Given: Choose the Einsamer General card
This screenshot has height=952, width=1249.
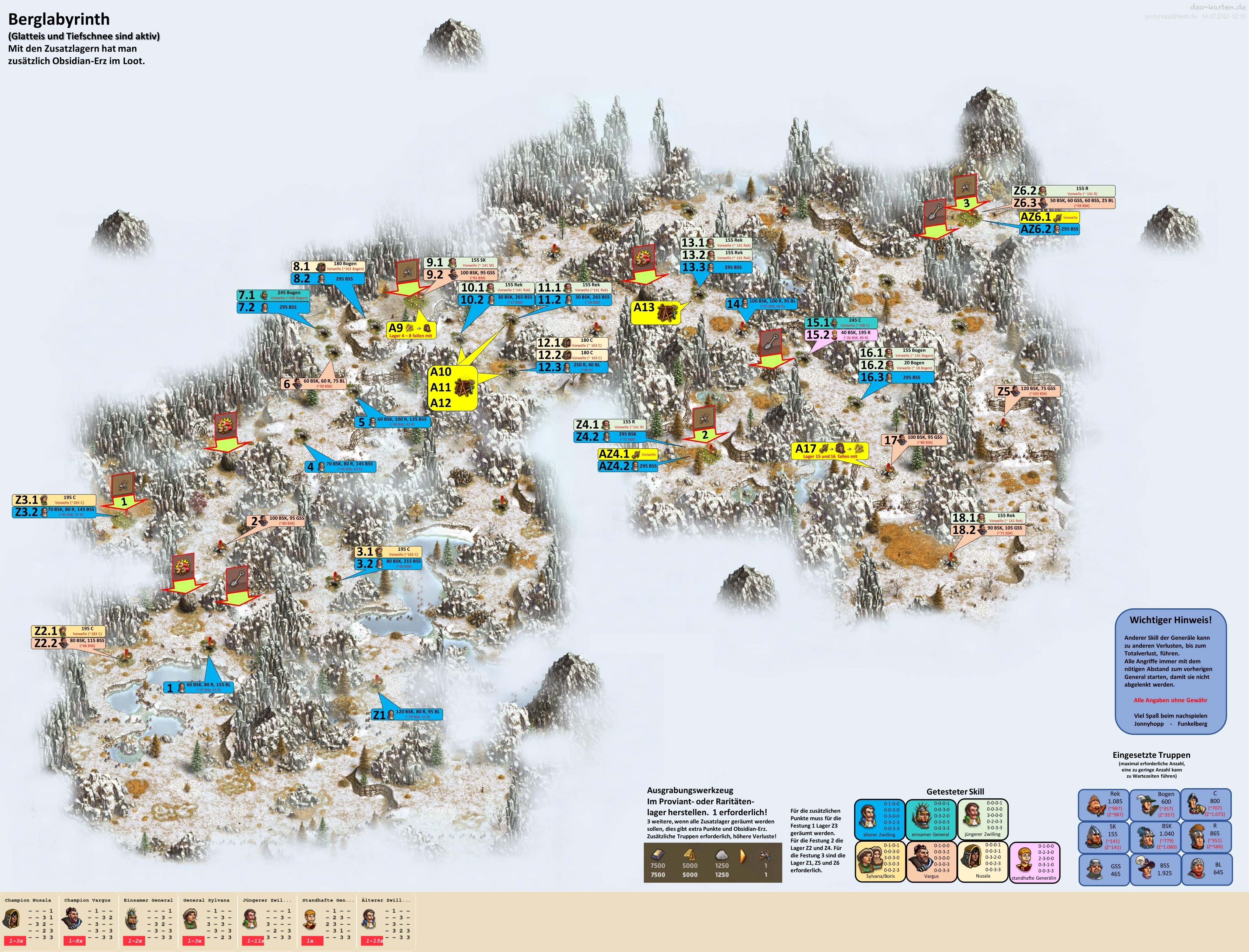Looking at the screenshot, I should click(x=148, y=921).
